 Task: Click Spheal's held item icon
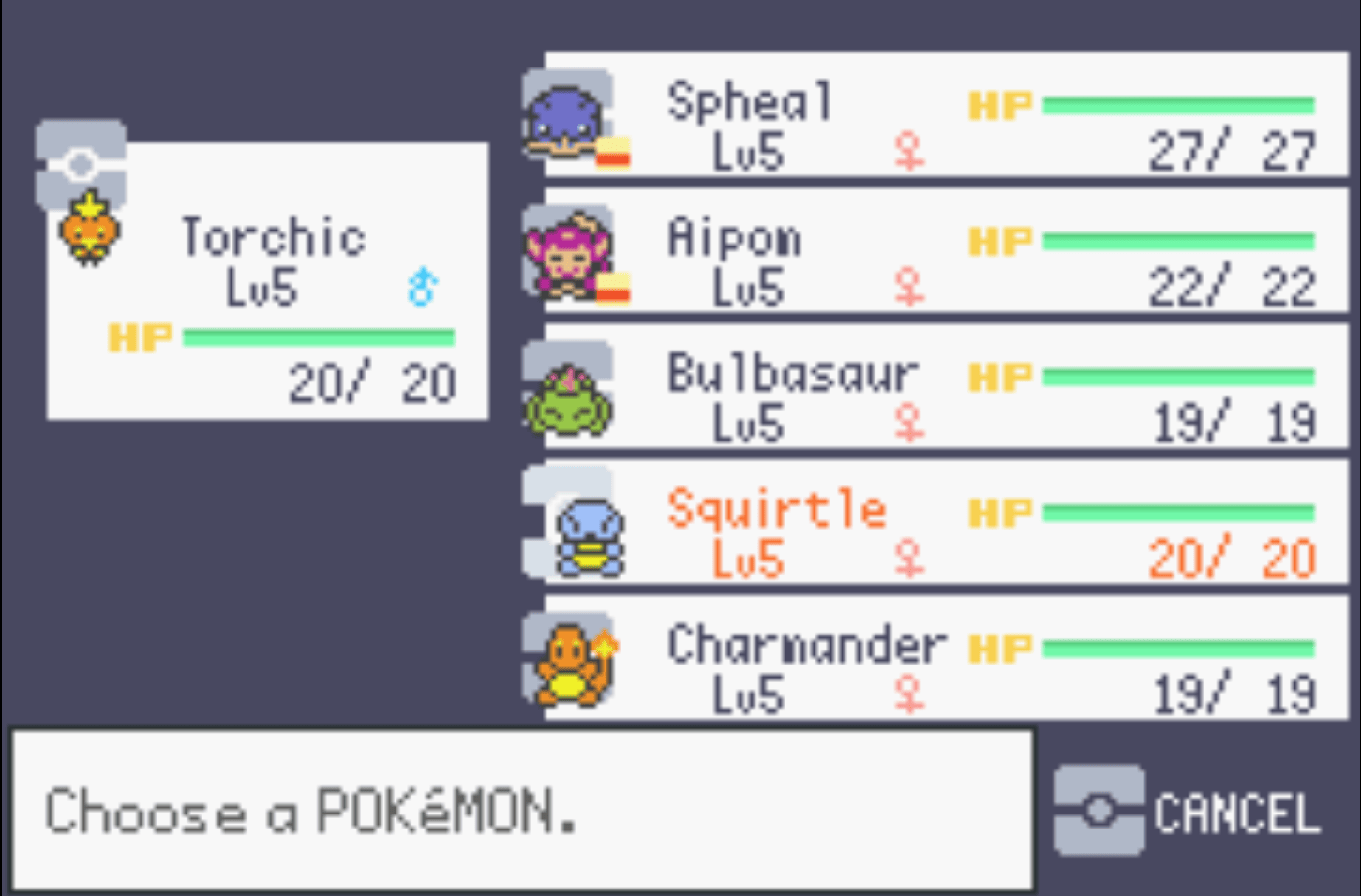click(x=614, y=153)
